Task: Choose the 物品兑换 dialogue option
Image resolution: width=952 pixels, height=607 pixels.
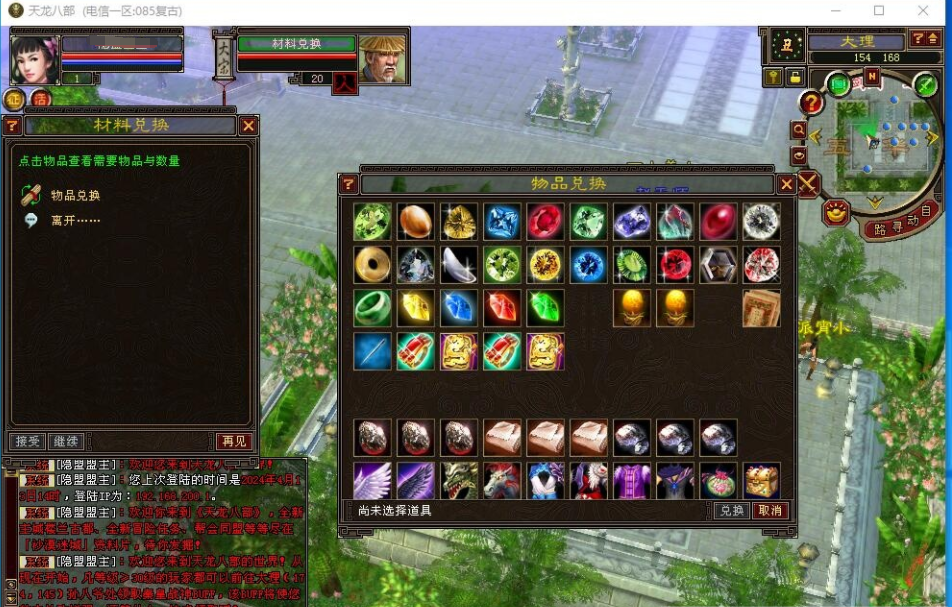Action: (75, 195)
